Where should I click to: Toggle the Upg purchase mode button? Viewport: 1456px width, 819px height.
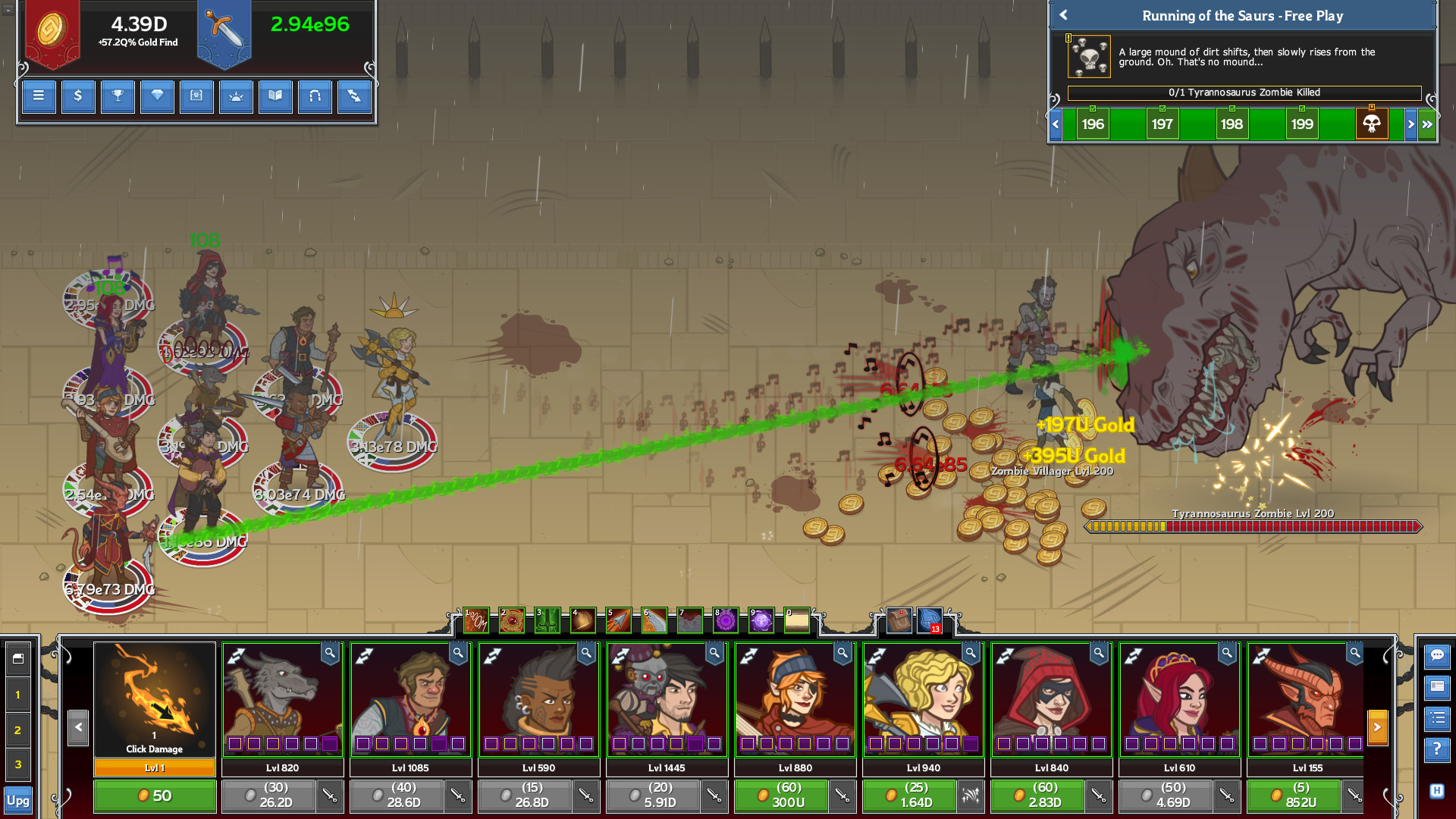point(18,801)
